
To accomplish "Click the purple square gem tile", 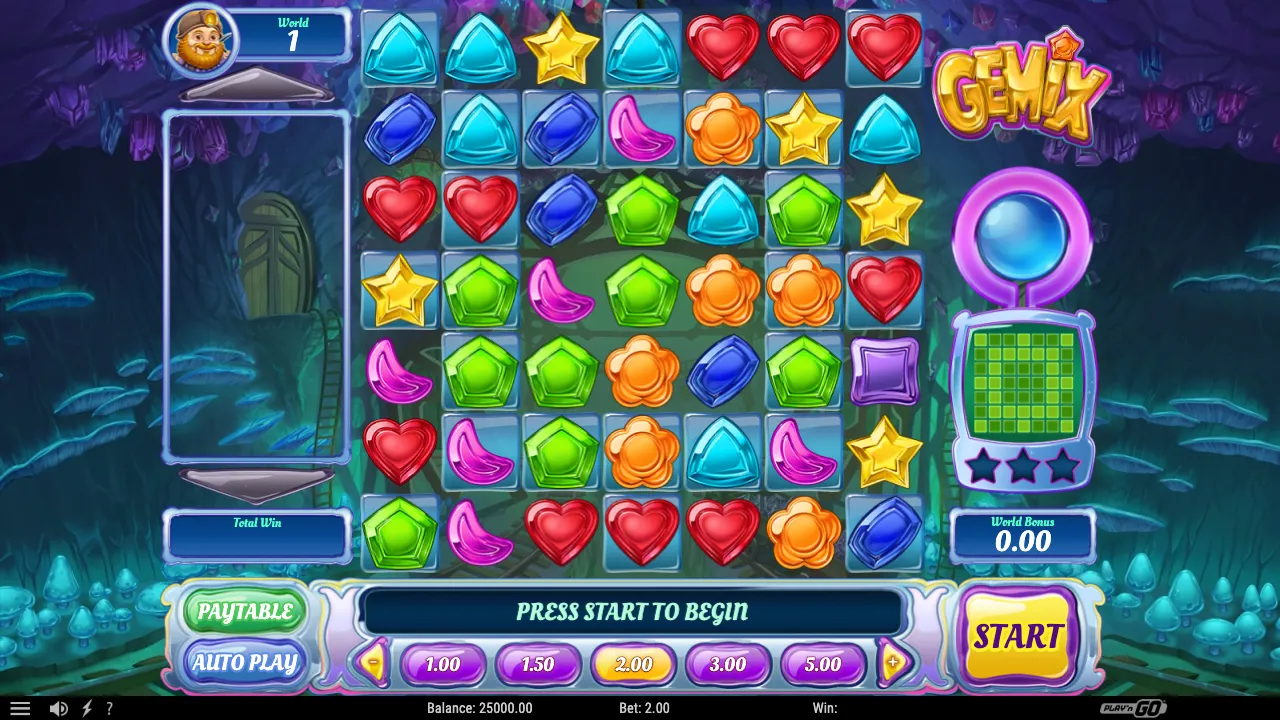I will click(884, 371).
